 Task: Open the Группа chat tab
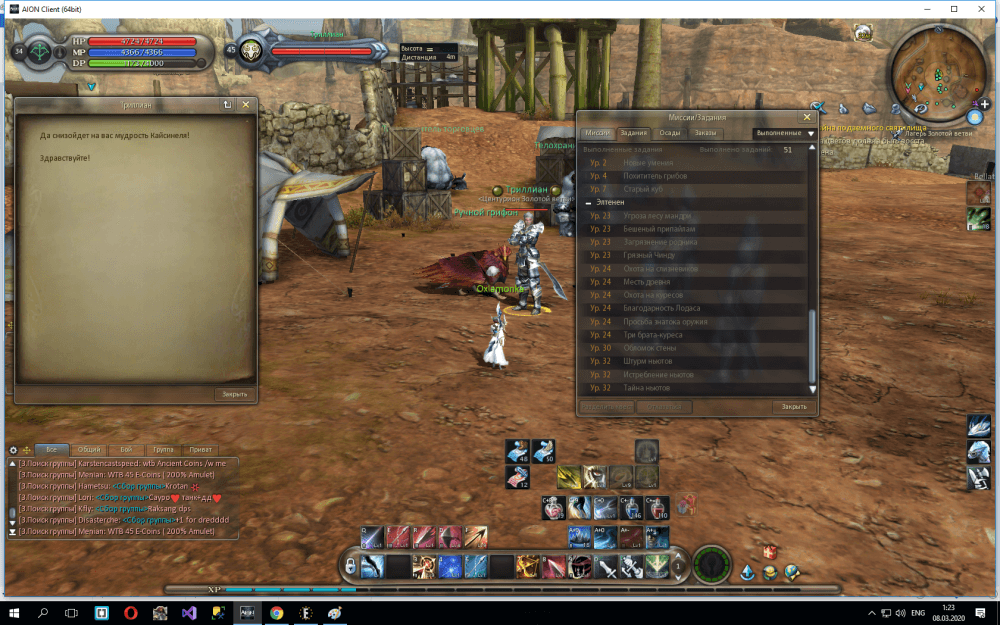click(x=161, y=450)
